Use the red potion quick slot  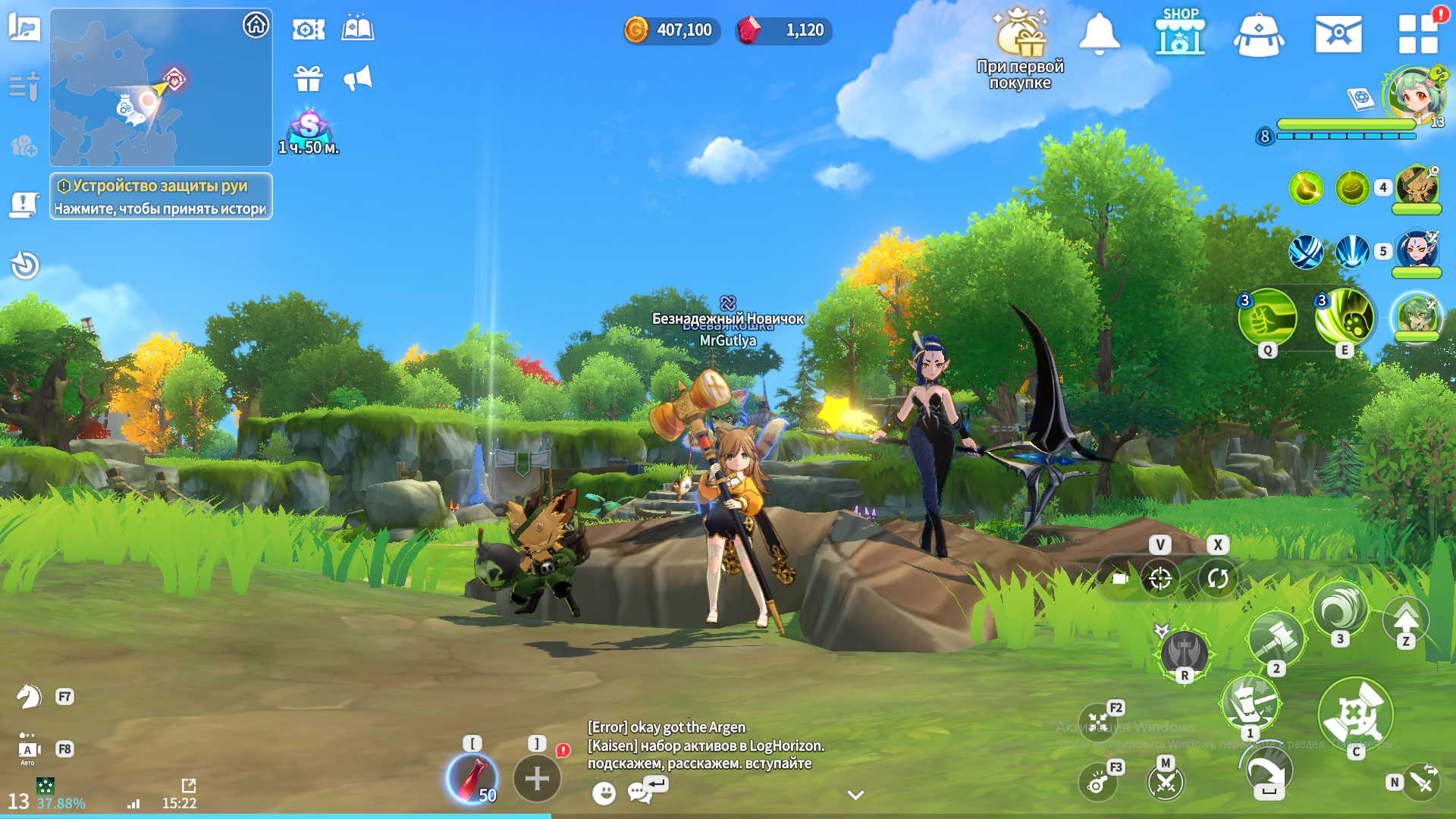(472, 779)
